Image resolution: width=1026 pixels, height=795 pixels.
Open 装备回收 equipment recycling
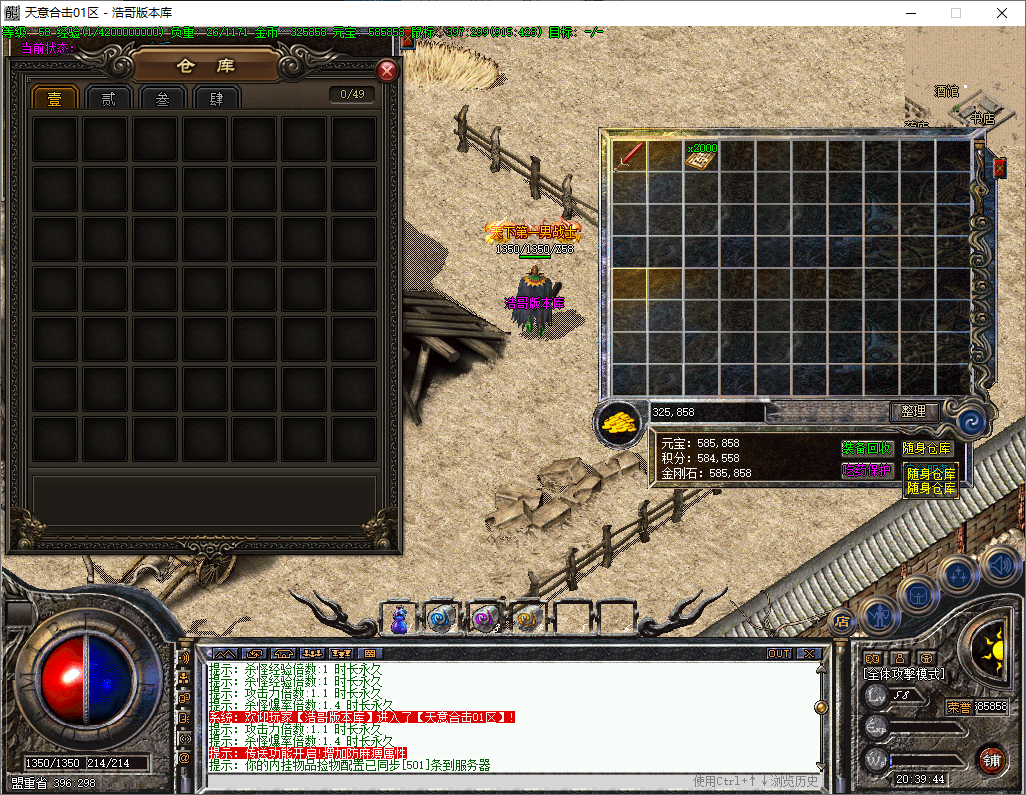(x=866, y=448)
